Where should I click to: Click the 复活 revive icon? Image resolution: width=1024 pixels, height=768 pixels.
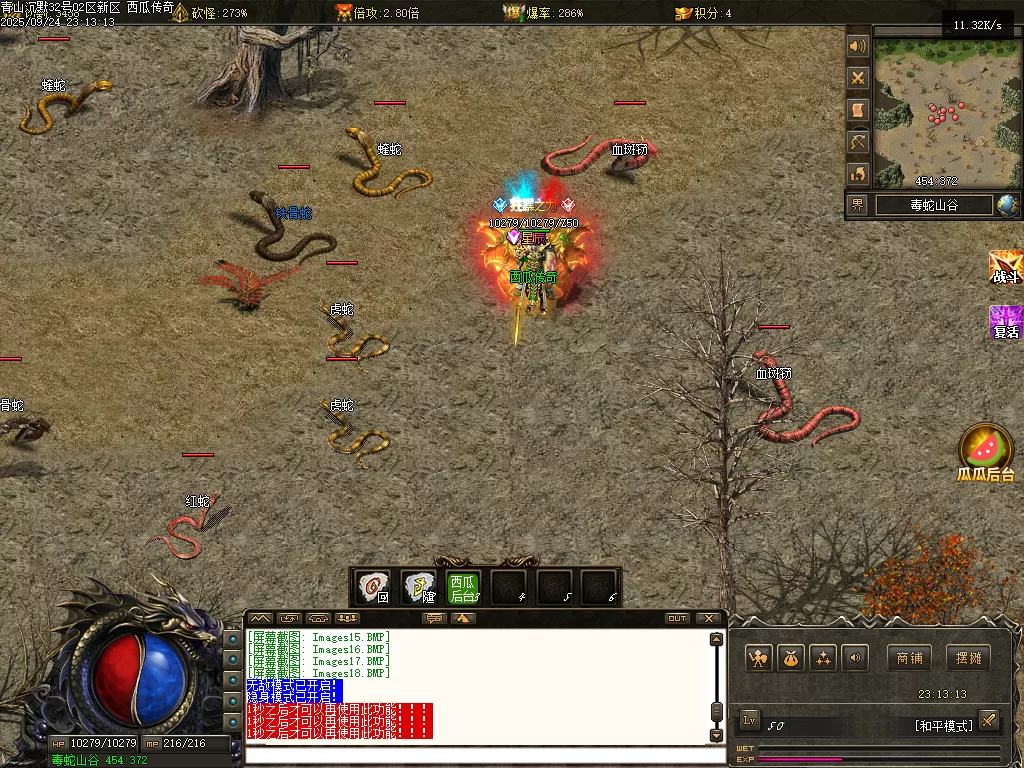1005,322
